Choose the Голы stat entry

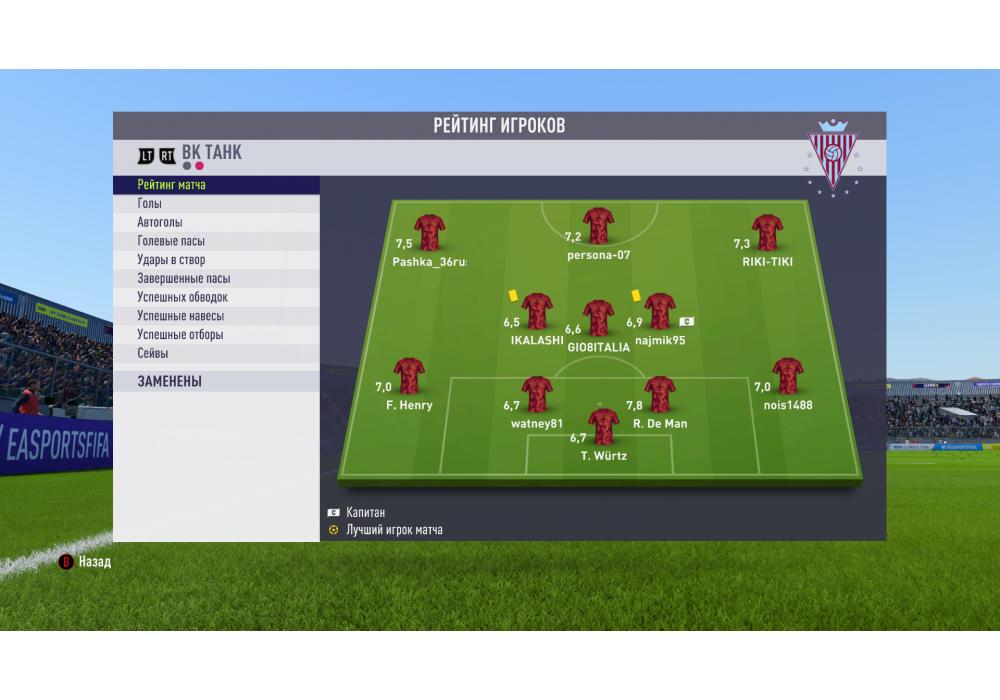(x=150, y=204)
